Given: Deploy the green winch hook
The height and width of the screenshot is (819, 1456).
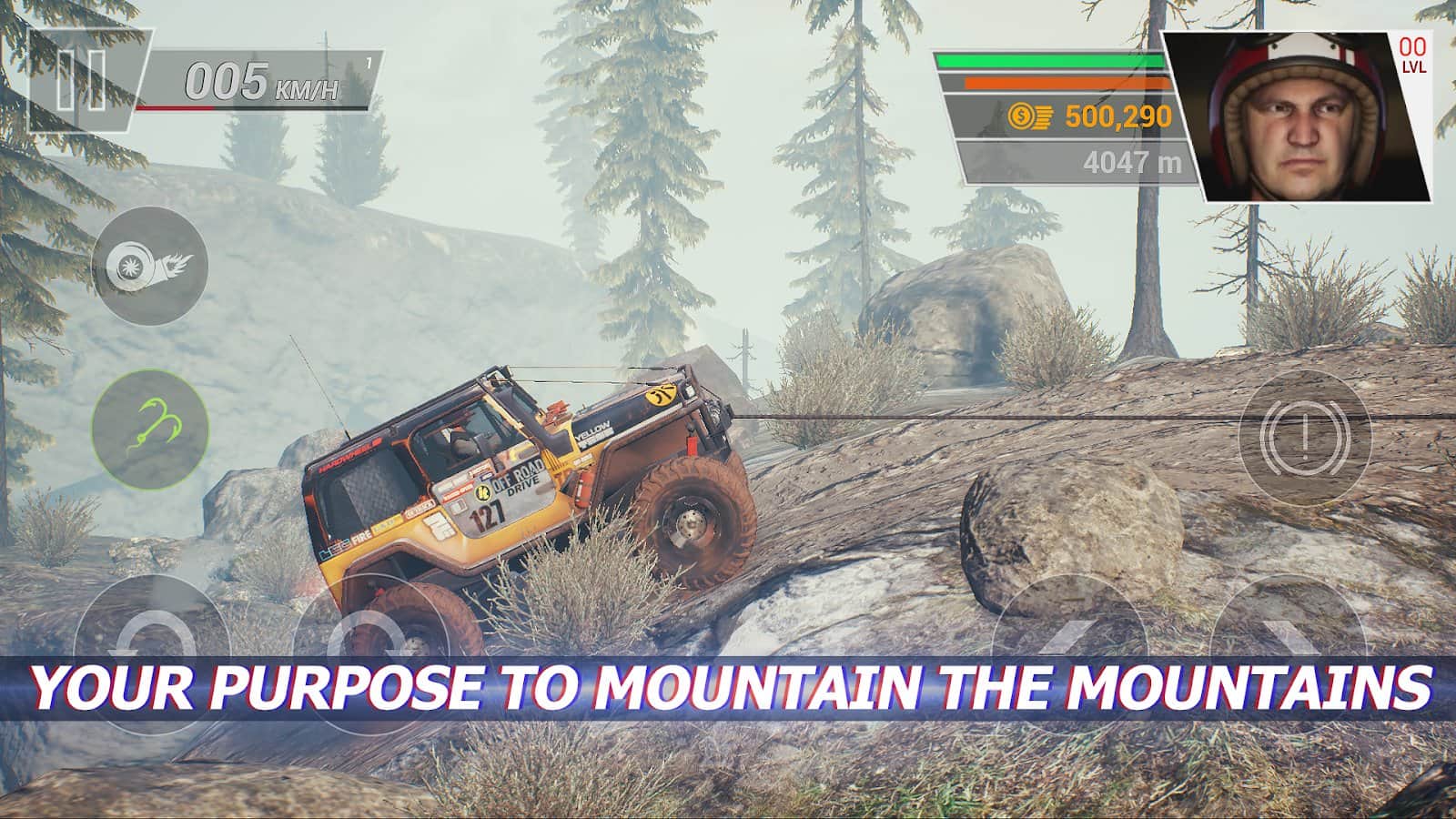Looking at the screenshot, I should (x=150, y=426).
